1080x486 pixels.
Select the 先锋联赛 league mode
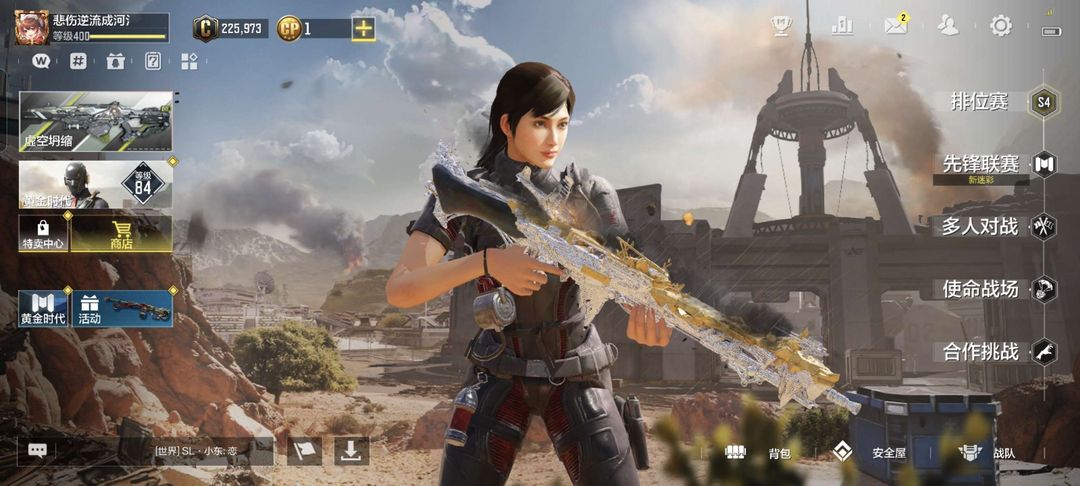[981, 164]
